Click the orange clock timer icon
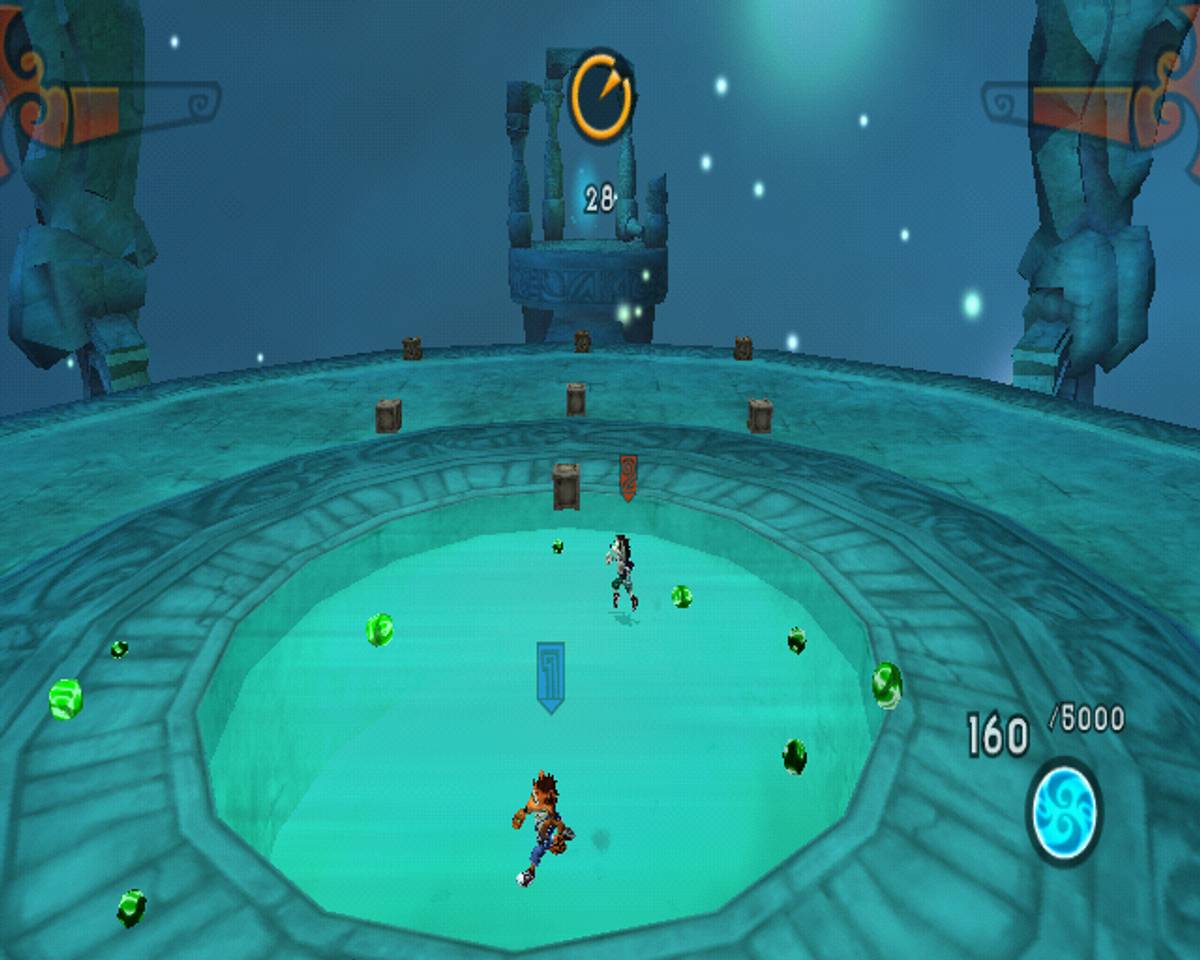The height and width of the screenshot is (960, 1200). click(601, 97)
